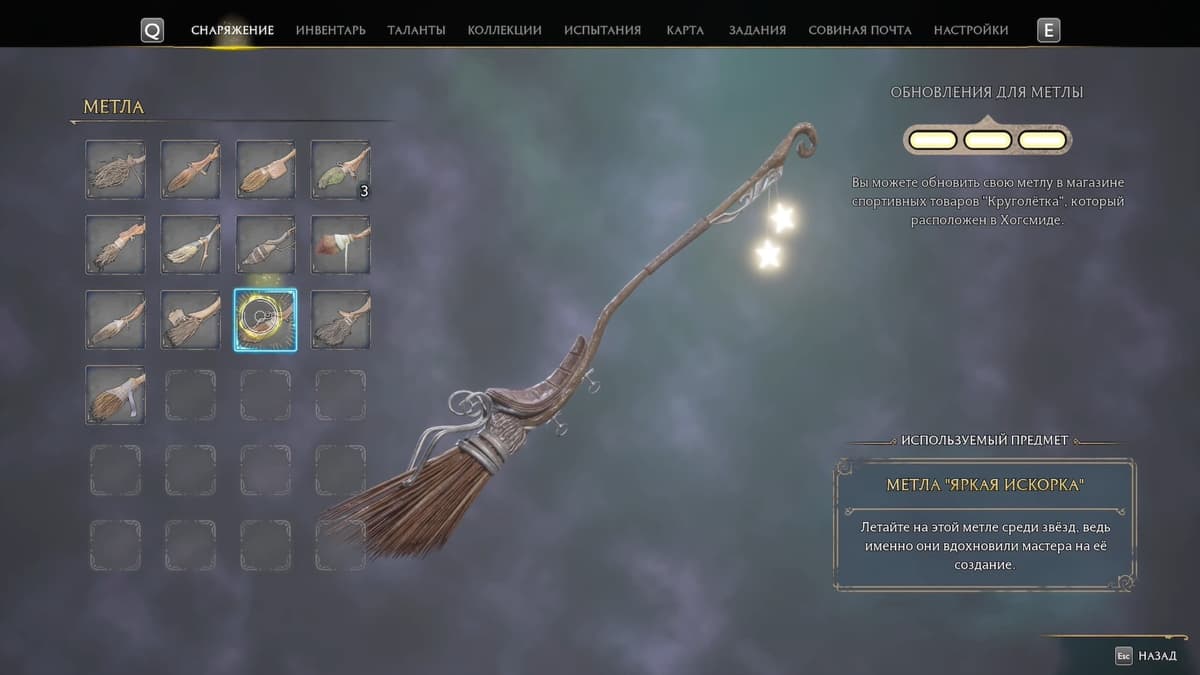The image size is (1200, 675).
Task: Open the Карта tab
Action: [x=684, y=30]
